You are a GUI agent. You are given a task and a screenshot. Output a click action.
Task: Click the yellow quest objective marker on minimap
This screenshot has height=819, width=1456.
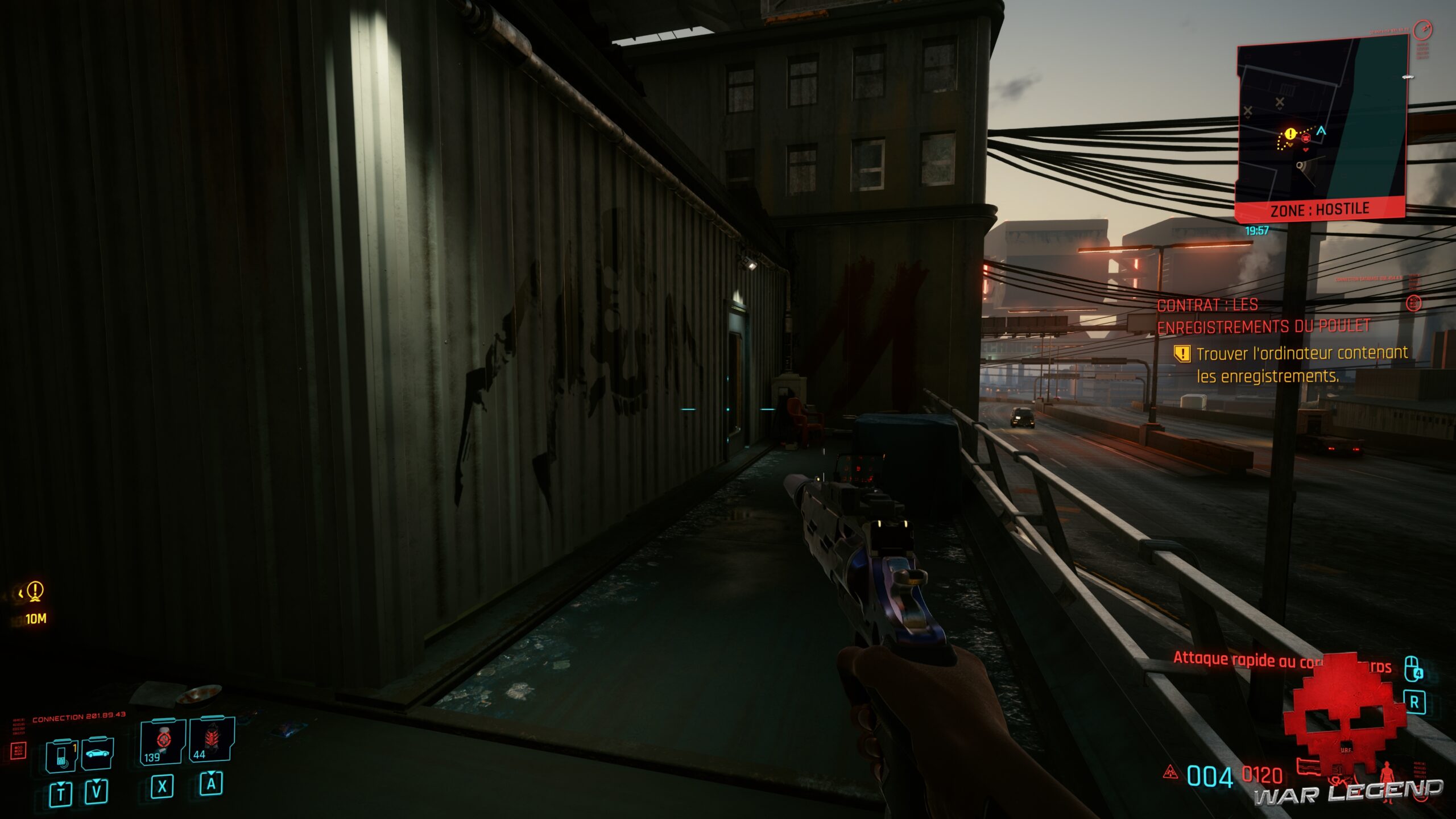click(x=1290, y=134)
